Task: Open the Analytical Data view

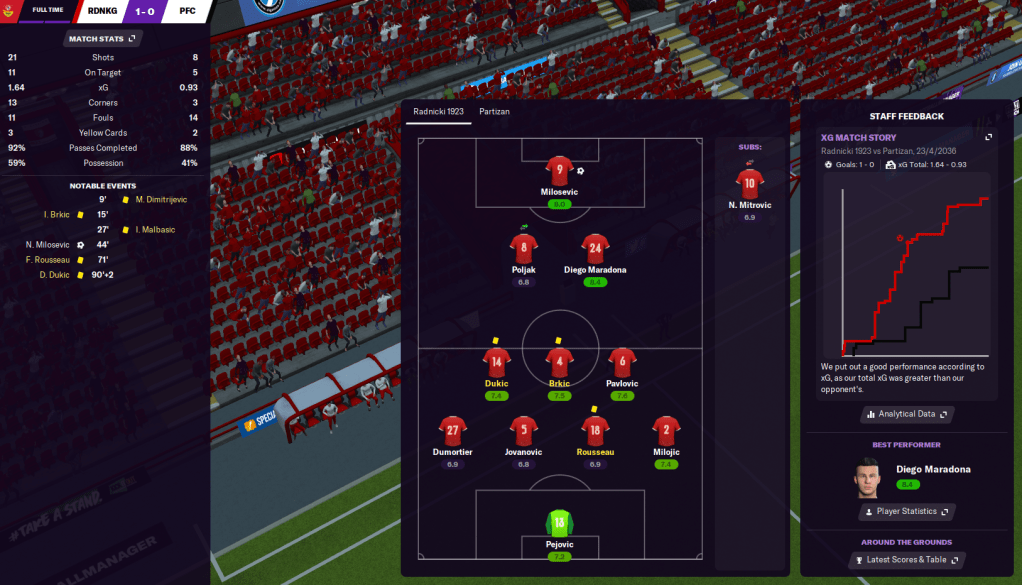Action: point(907,413)
